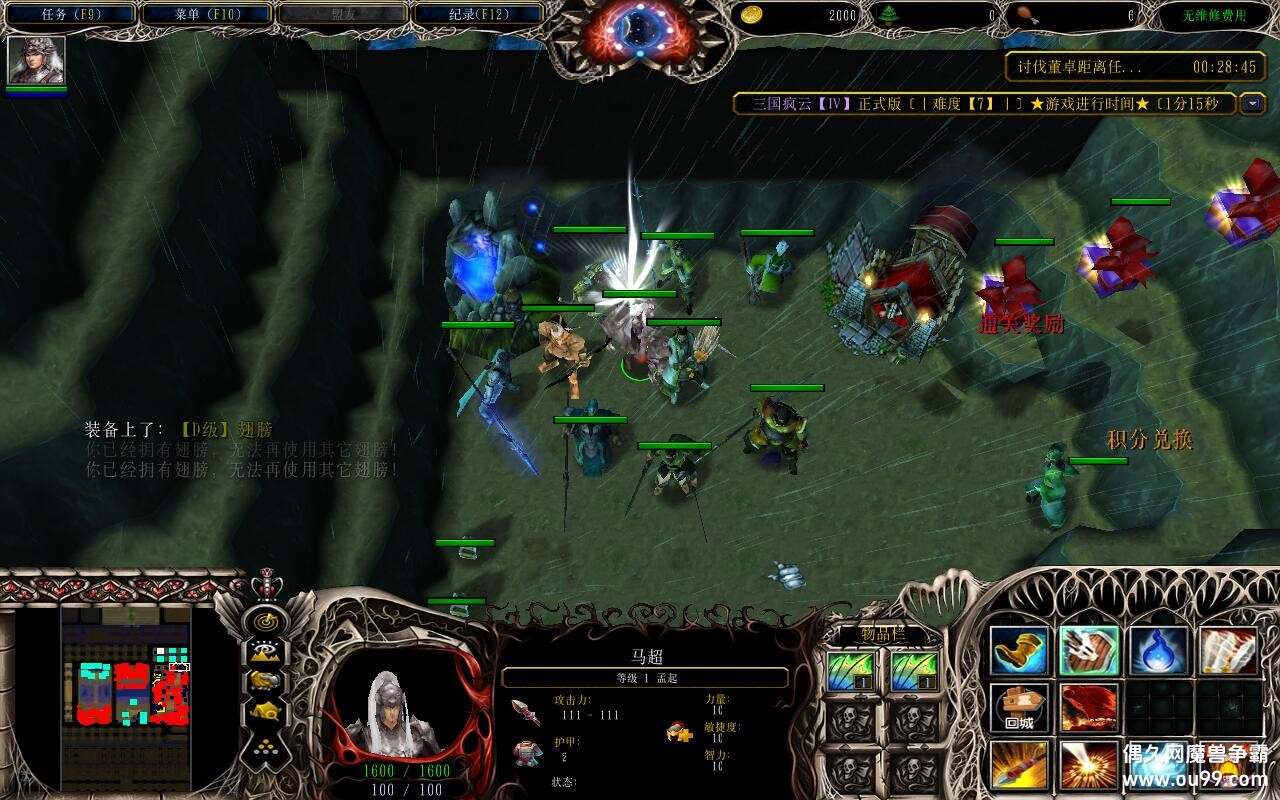The height and width of the screenshot is (800, 1280).
Task: Use the 回城 return-to-town signpost
Action: (1019, 708)
